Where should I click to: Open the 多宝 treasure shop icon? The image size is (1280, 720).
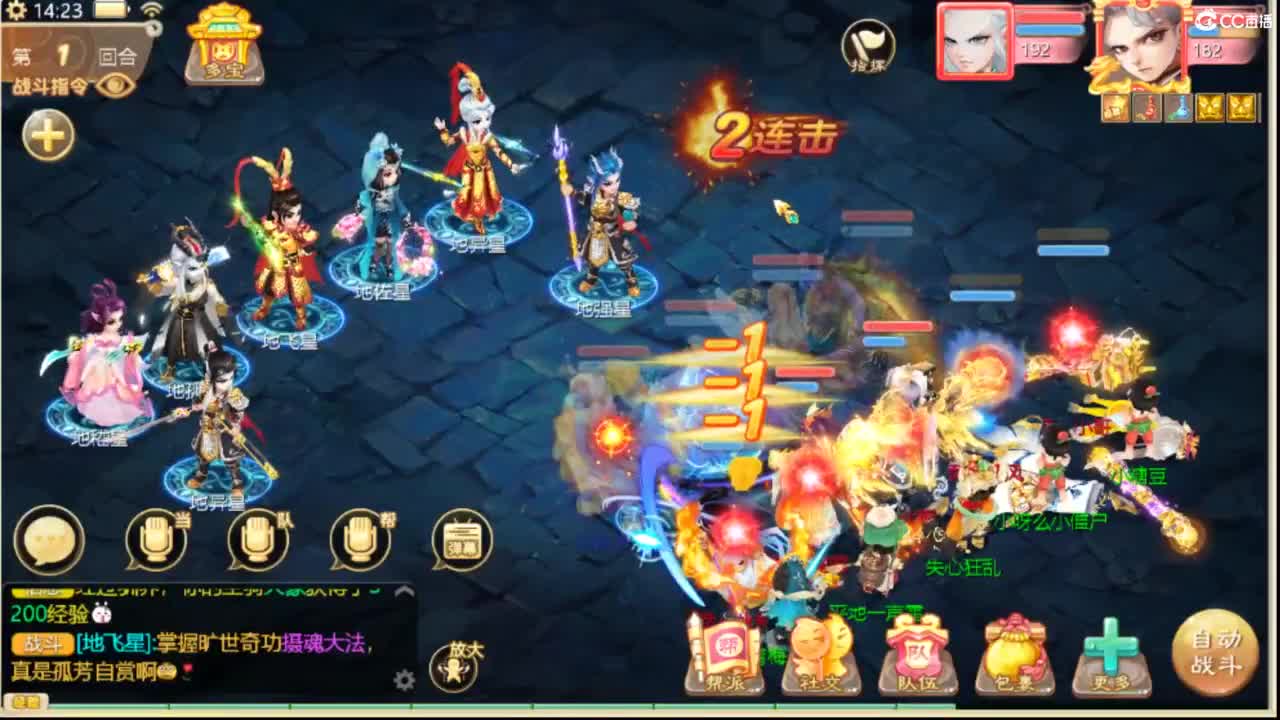(x=226, y=47)
